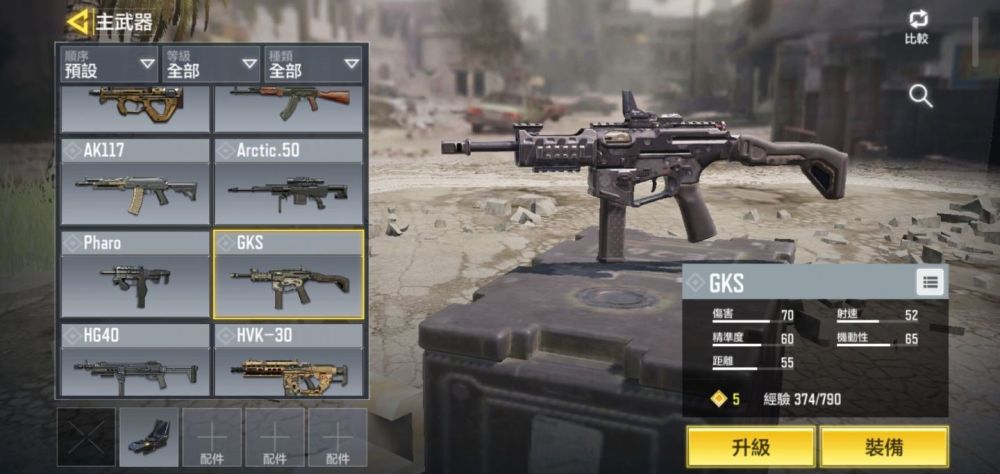The height and width of the screenshot is (474, 1000).
Task: Equip the weapon with 裝備 button
Action: [884, 446]
